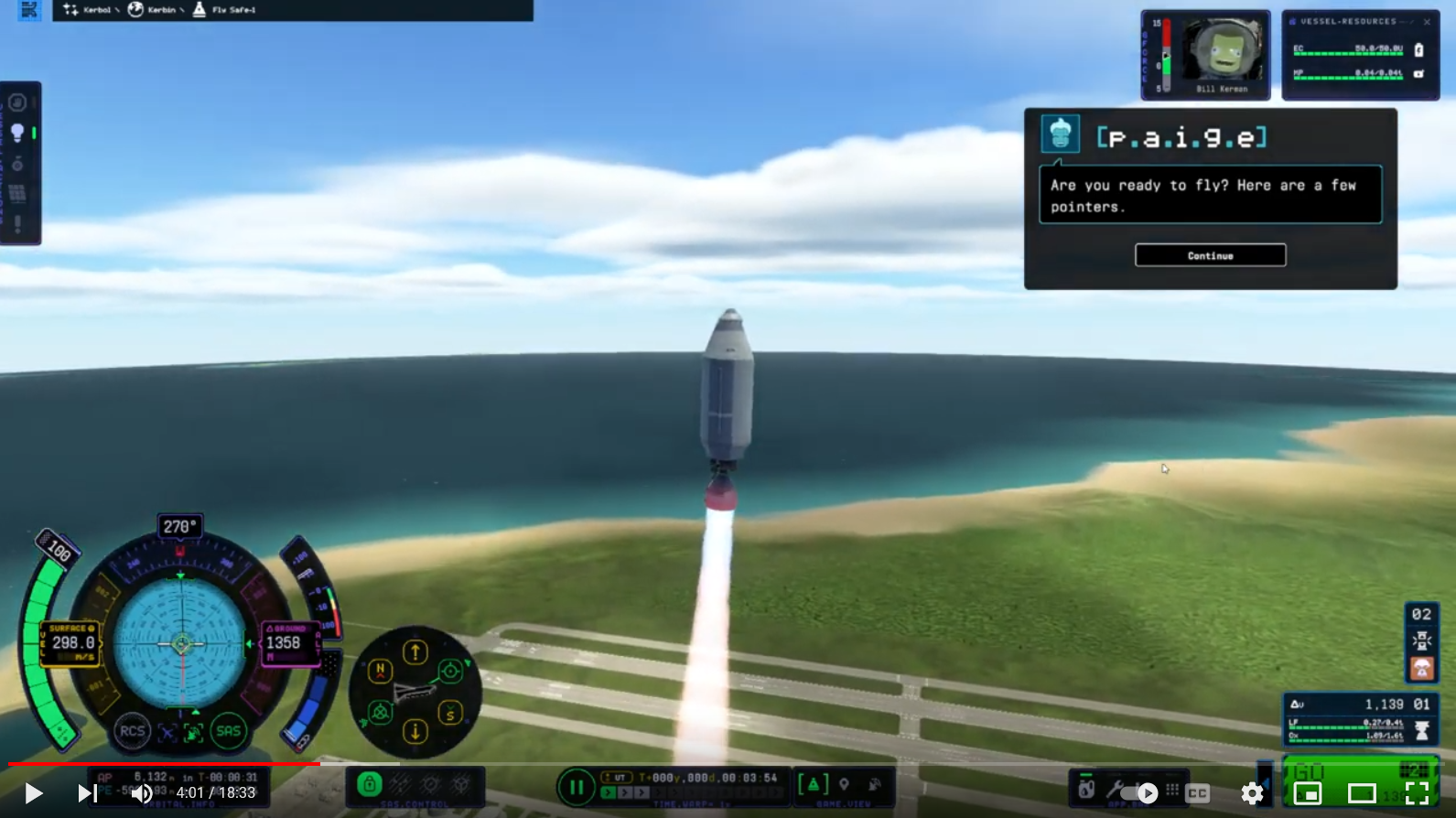Toggle SAS on the navball
Image resolution: width=1456 pixels, height=818 pixels.
[229, 732]
